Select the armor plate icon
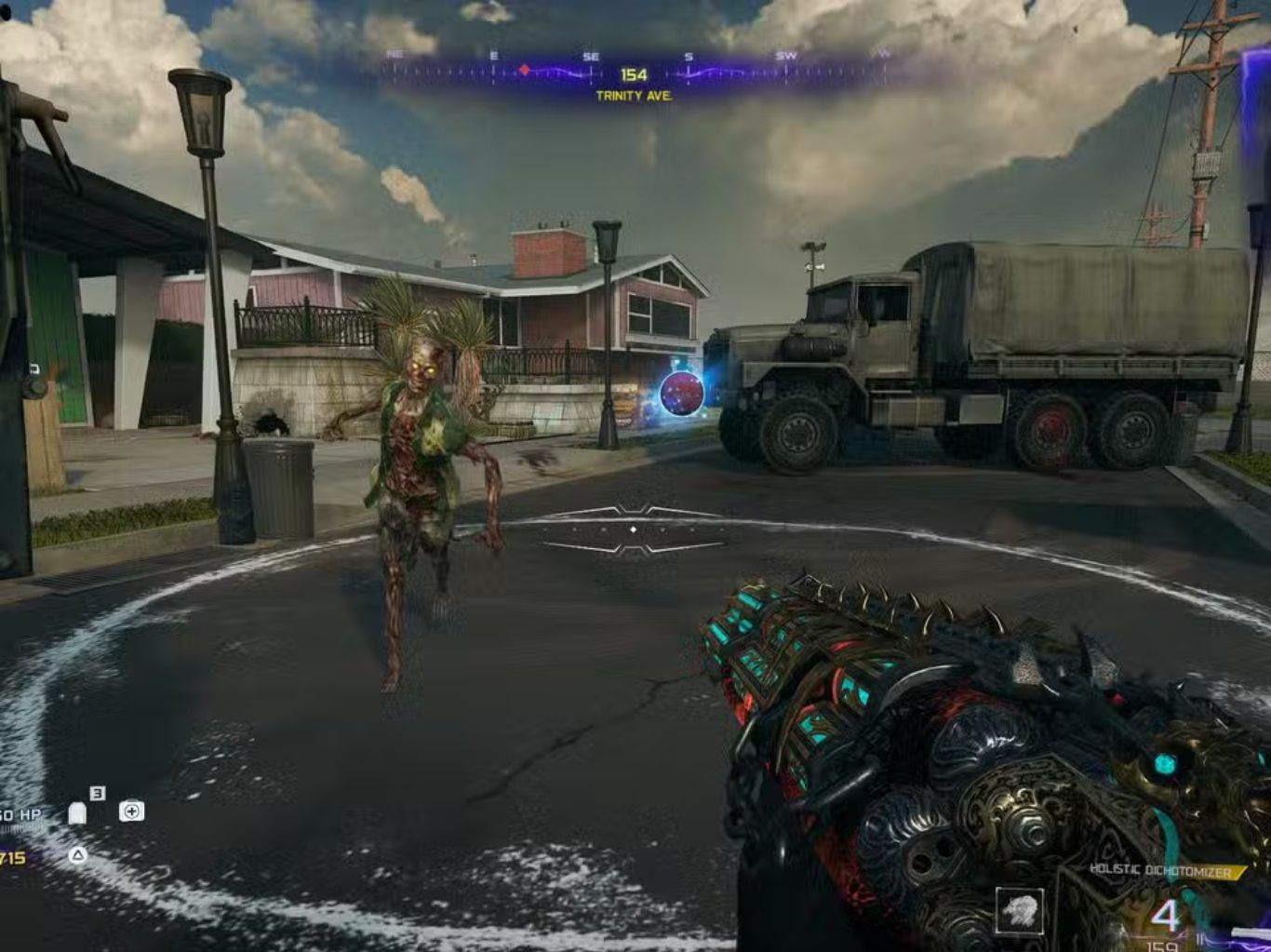 click(78, 814)
